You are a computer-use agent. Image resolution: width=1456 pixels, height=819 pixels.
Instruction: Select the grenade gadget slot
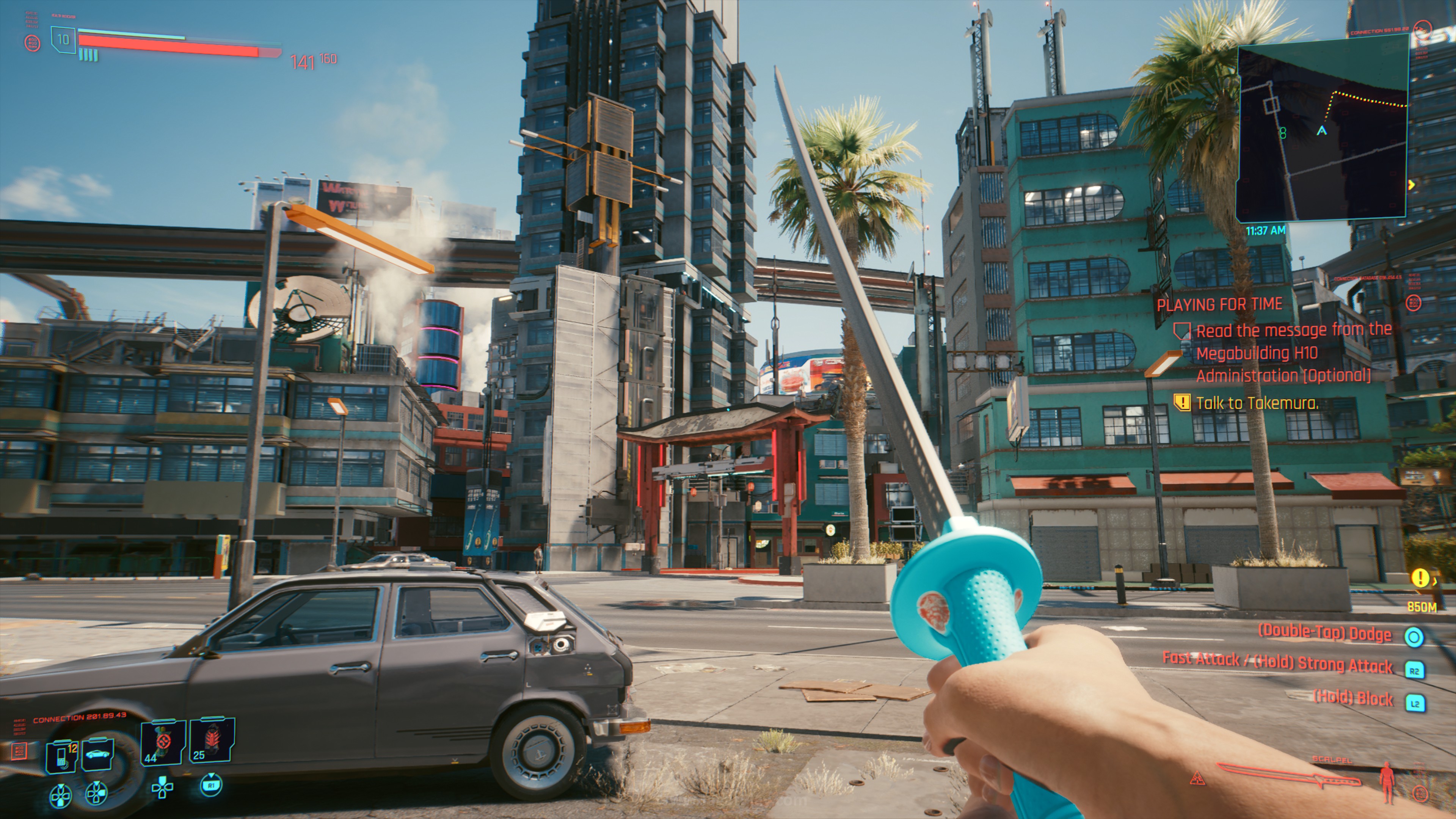tap(212, 740)
